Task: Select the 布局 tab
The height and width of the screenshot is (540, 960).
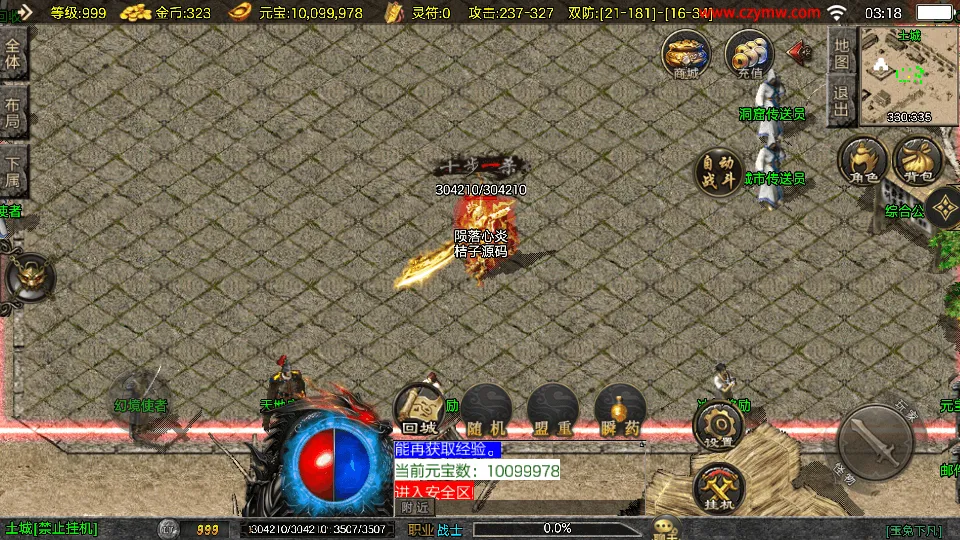Action: pos(13,111)
